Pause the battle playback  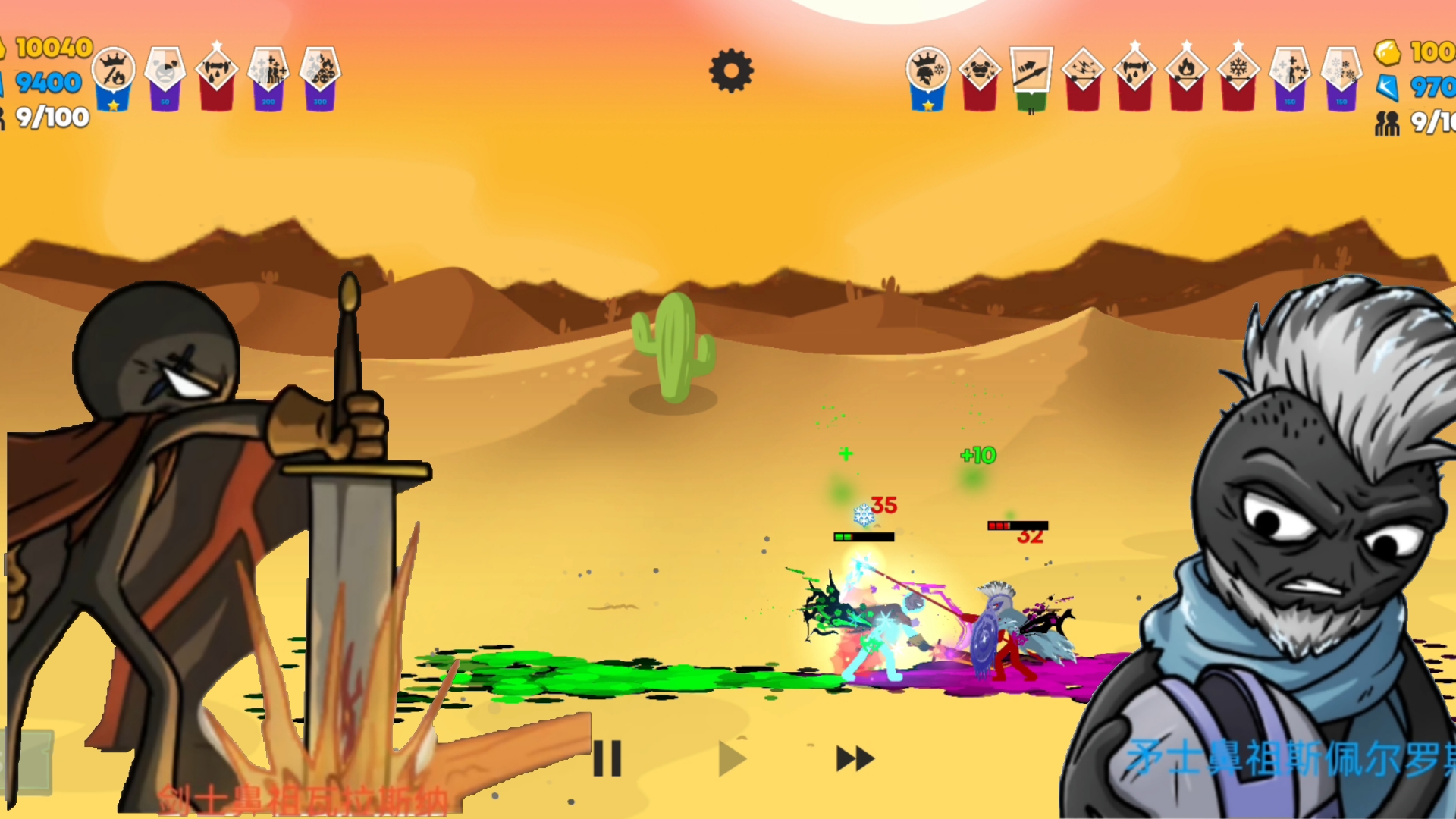pos(607,758)
